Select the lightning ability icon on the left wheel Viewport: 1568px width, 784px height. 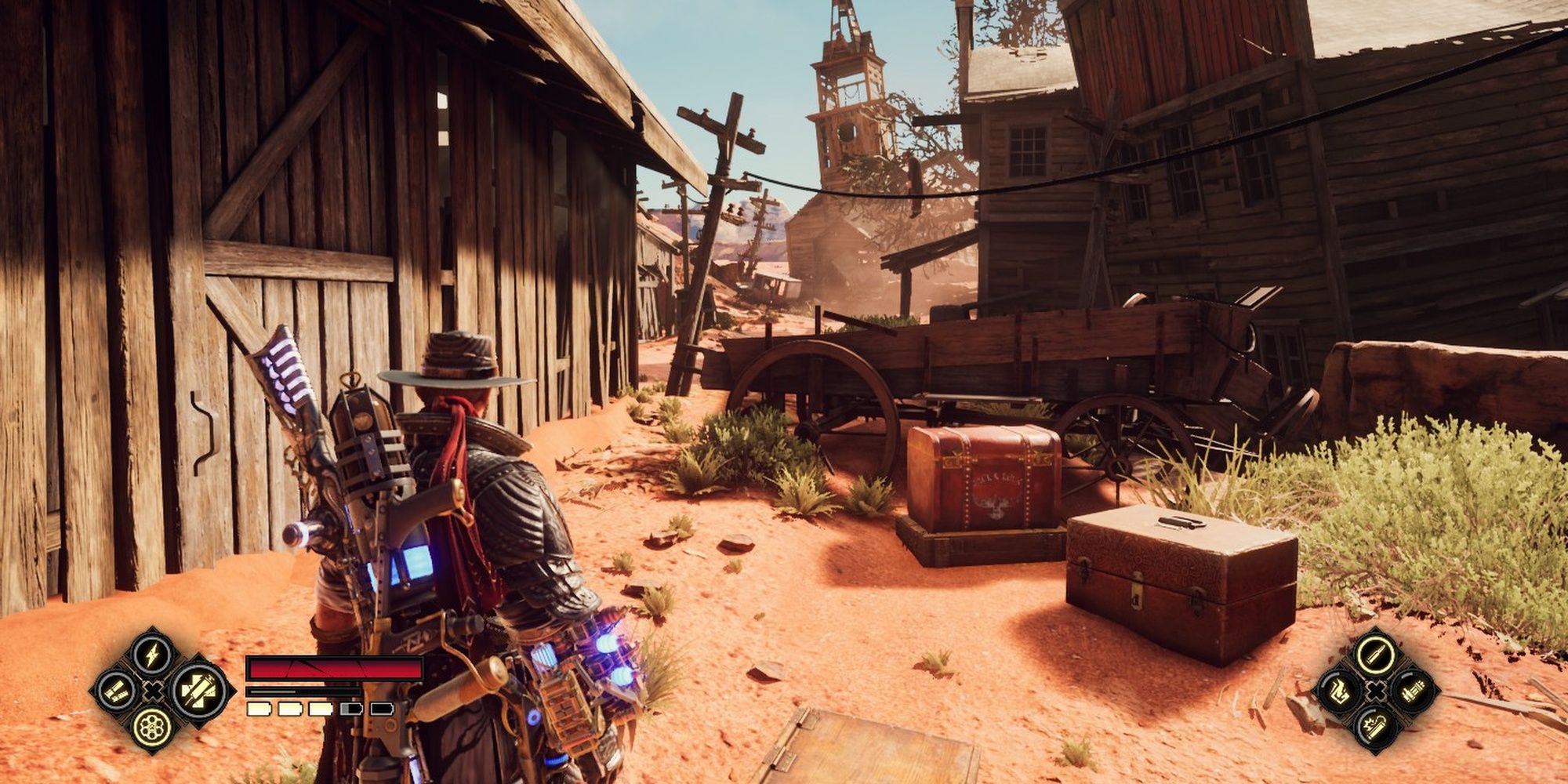click(151, 657)
